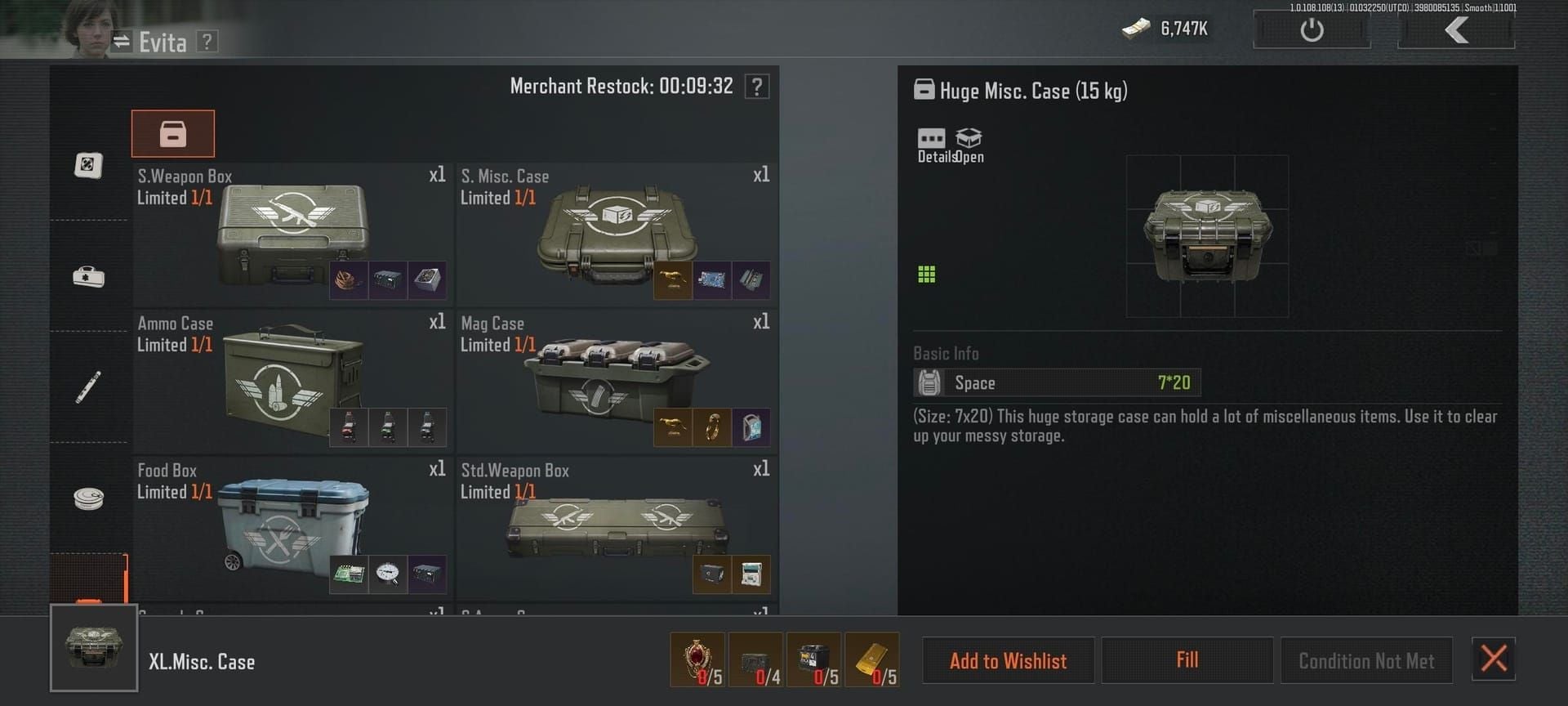Show Details of Huge Misc. Case

pos(932,145)
